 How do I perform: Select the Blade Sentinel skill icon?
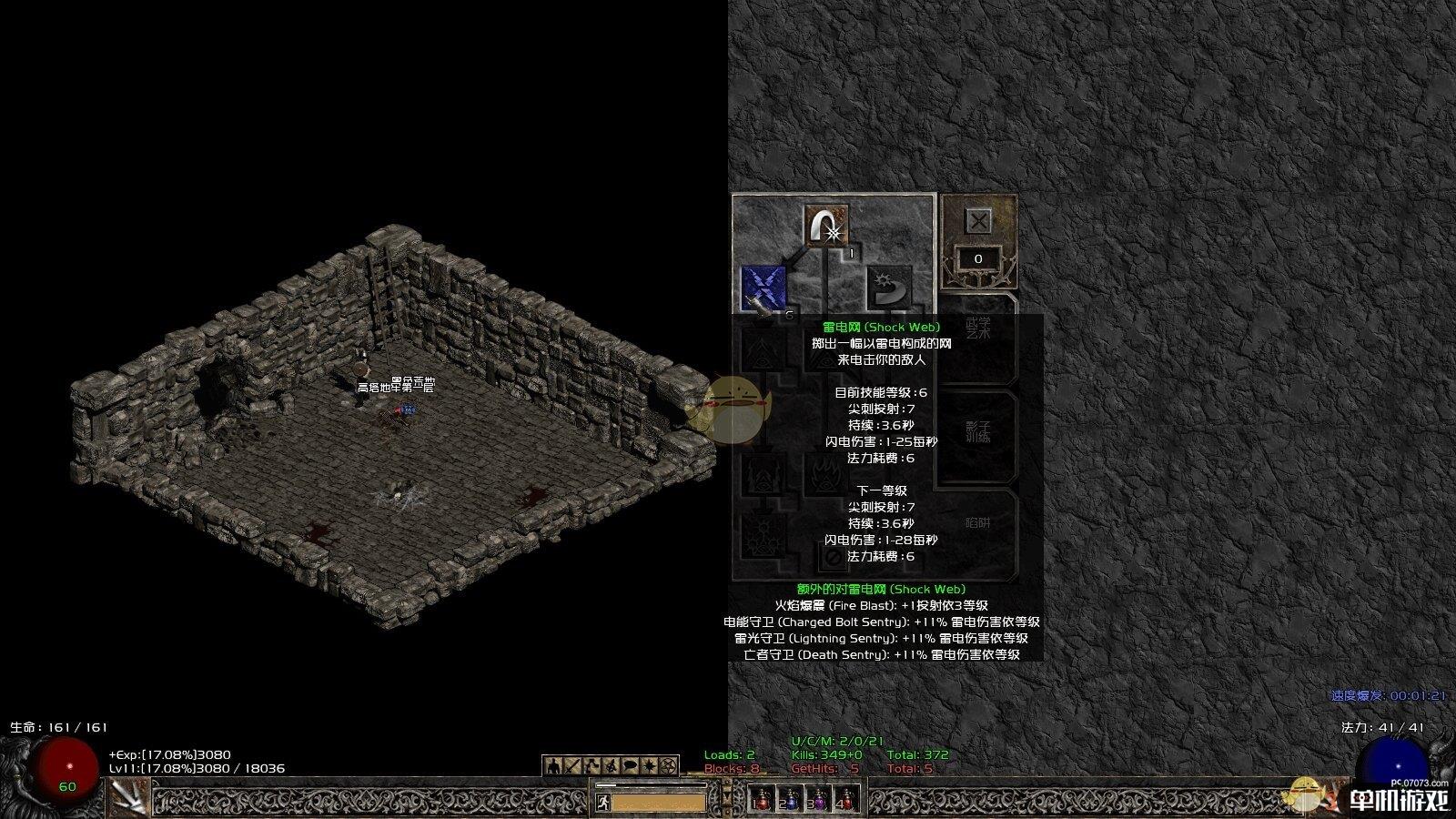pyautogui.click(x=888, y=288)
